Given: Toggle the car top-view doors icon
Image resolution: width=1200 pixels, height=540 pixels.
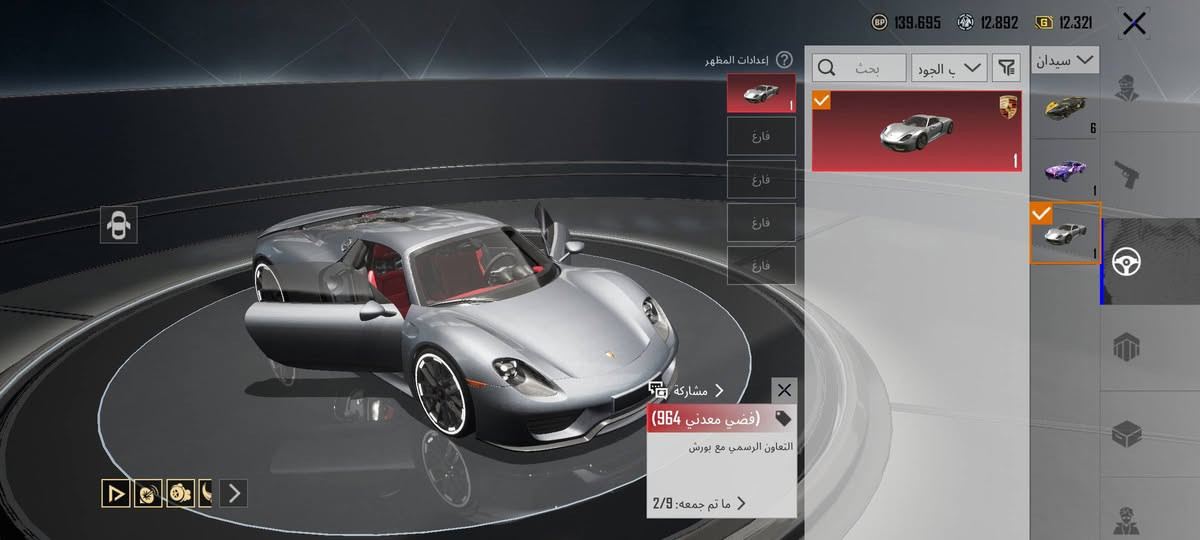Looking at the screenshot, I should (x=119, y=225).
